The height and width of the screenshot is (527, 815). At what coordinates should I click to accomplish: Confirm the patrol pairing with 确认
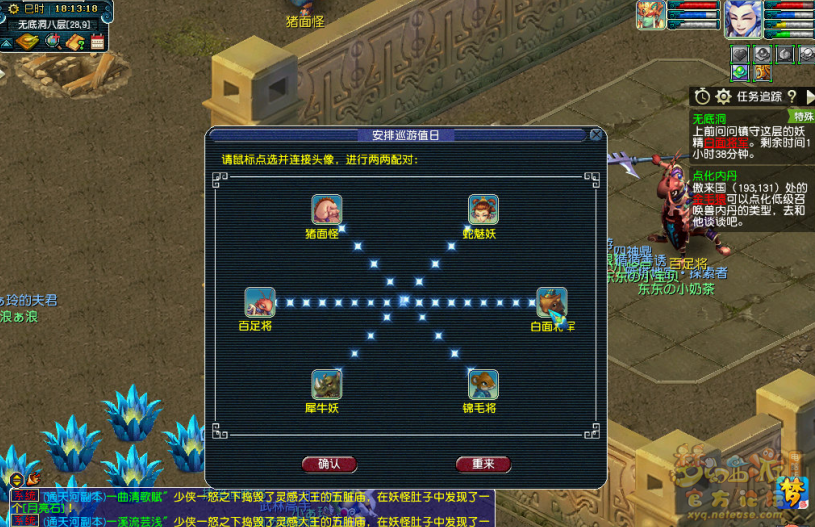click(x=329, y=464)
